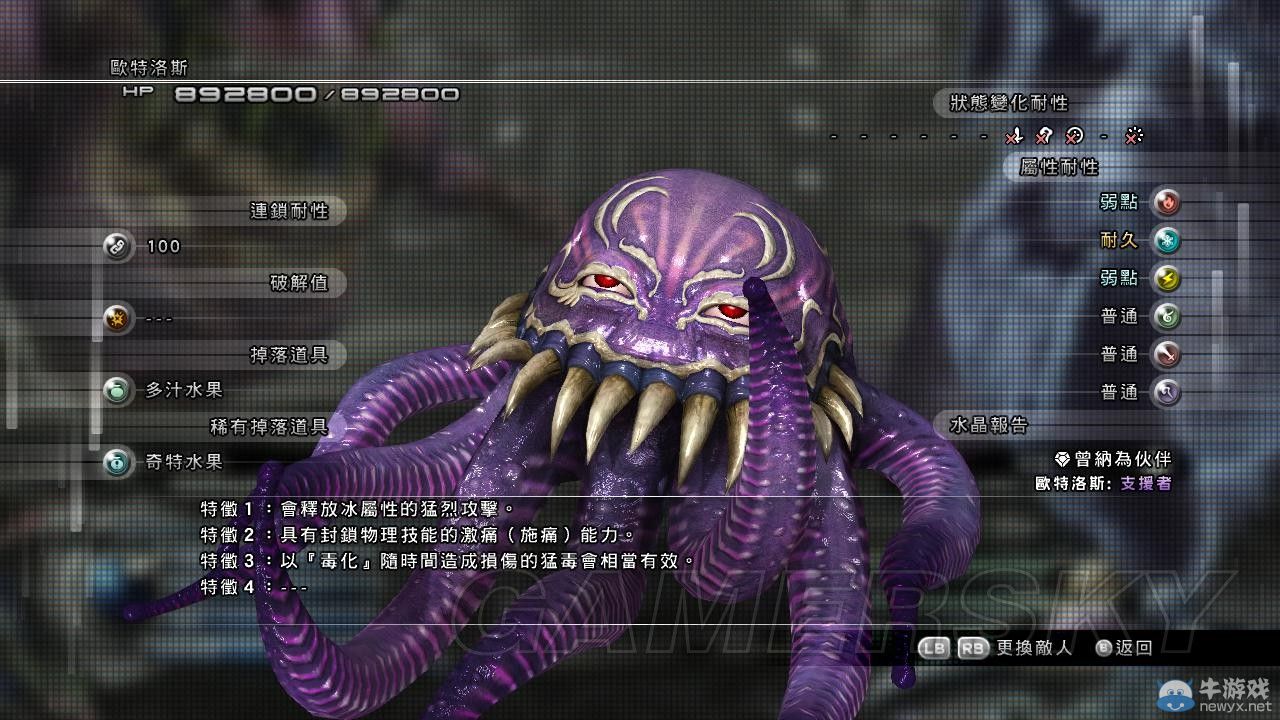The image size is (1280, 720).
Task: Click the magic resistance element icon
Action: coord(1167,390)
